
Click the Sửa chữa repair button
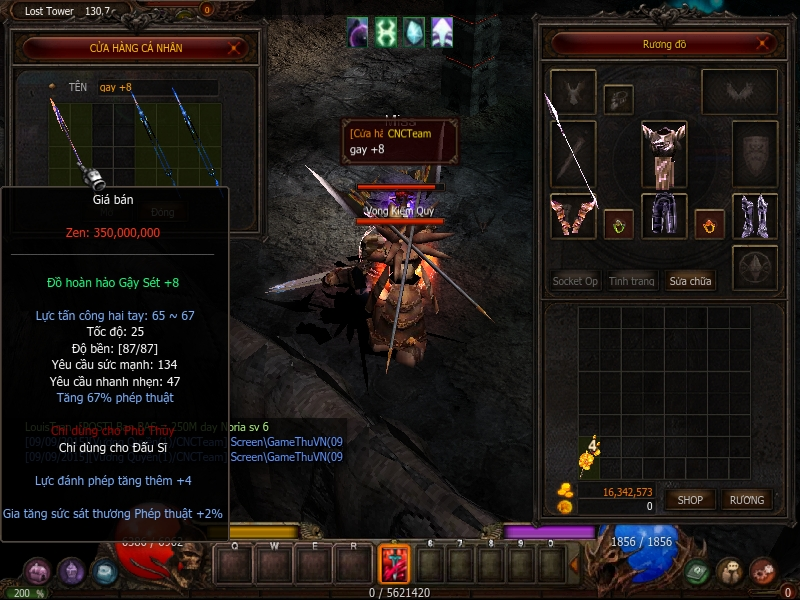[690, 281]
